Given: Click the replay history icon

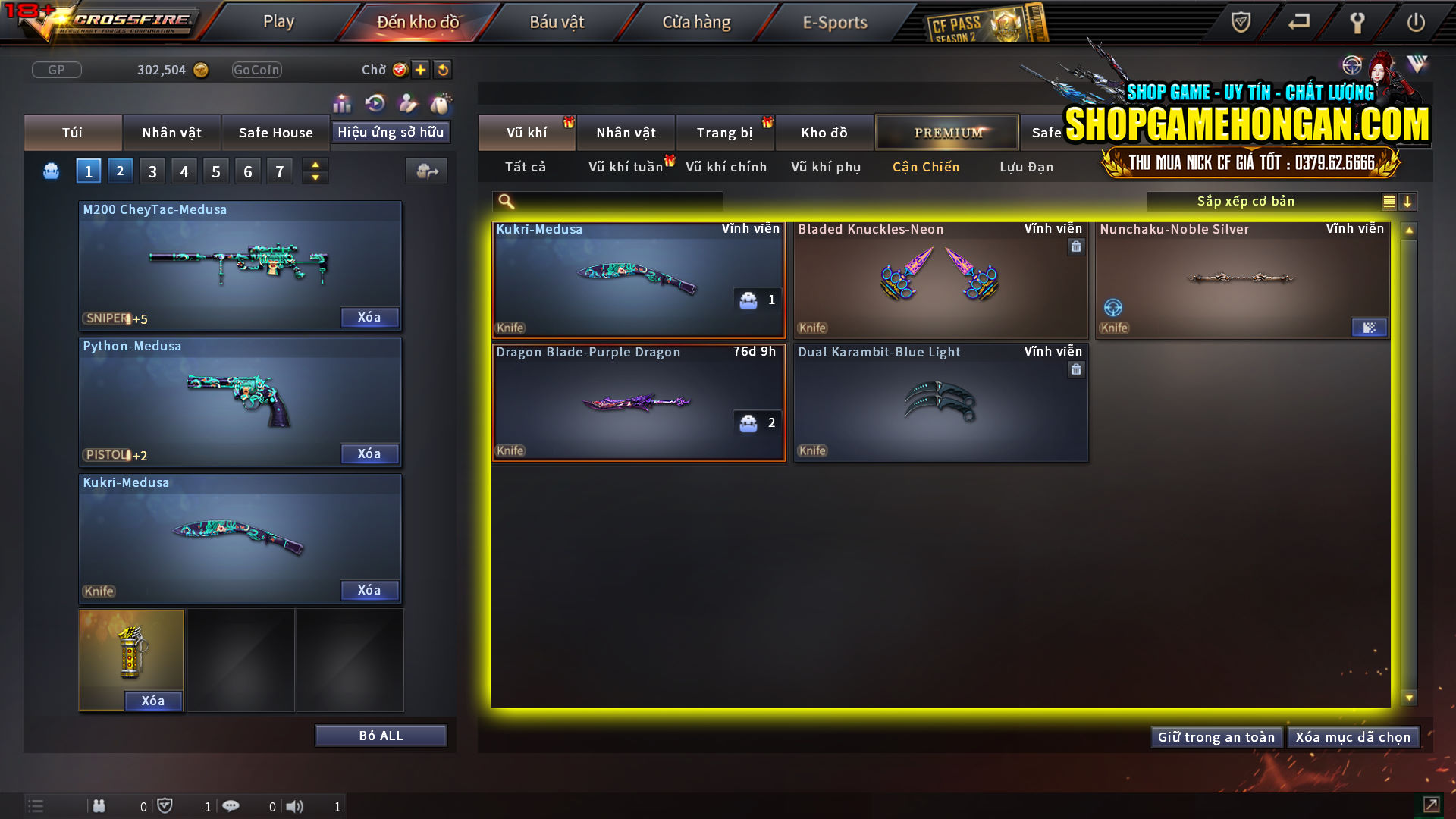Looking at the screenshot, I should tap(375, 102).
